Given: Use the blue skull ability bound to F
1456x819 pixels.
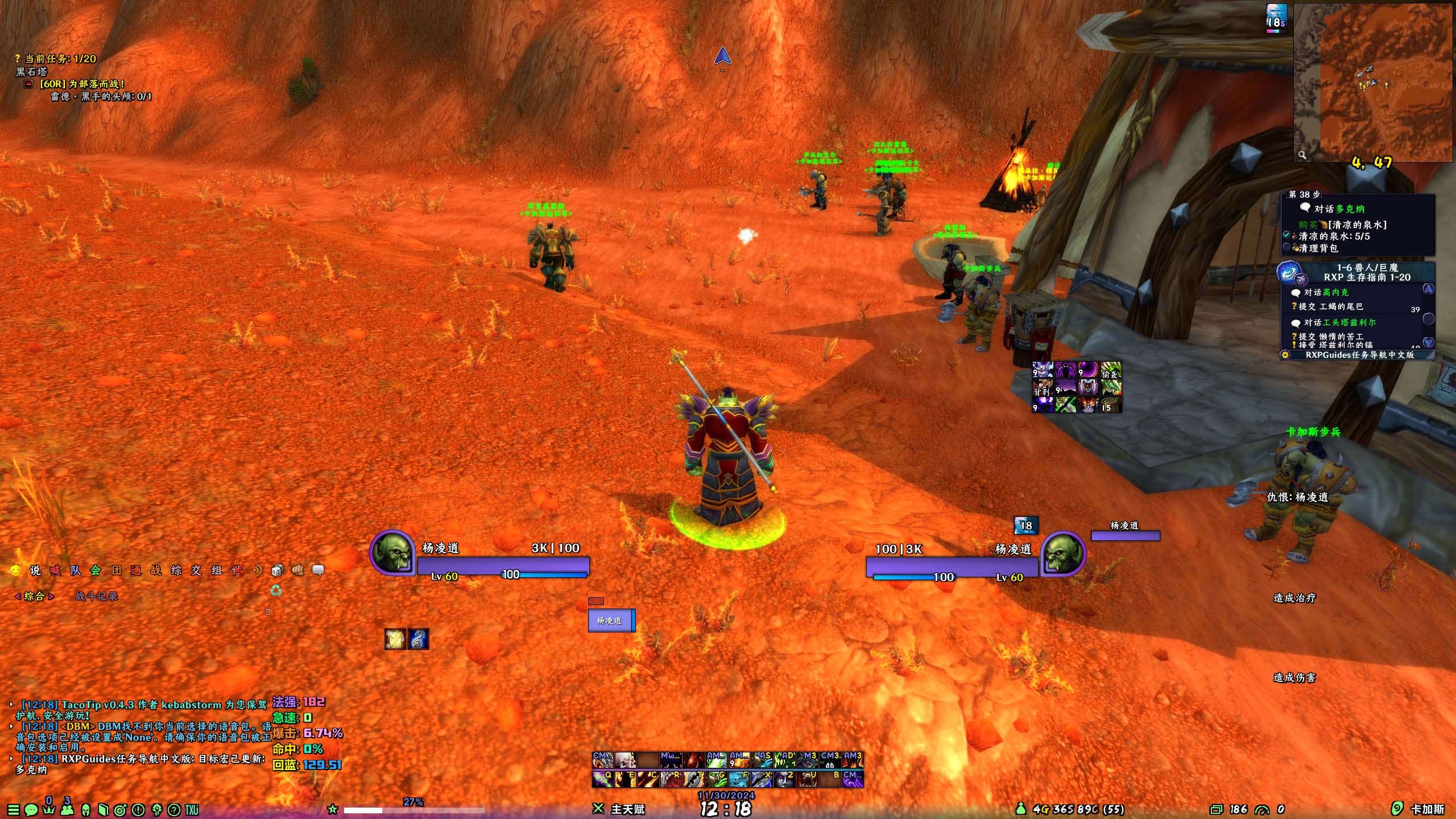Looking at the screenshot, I should (739, 779).
